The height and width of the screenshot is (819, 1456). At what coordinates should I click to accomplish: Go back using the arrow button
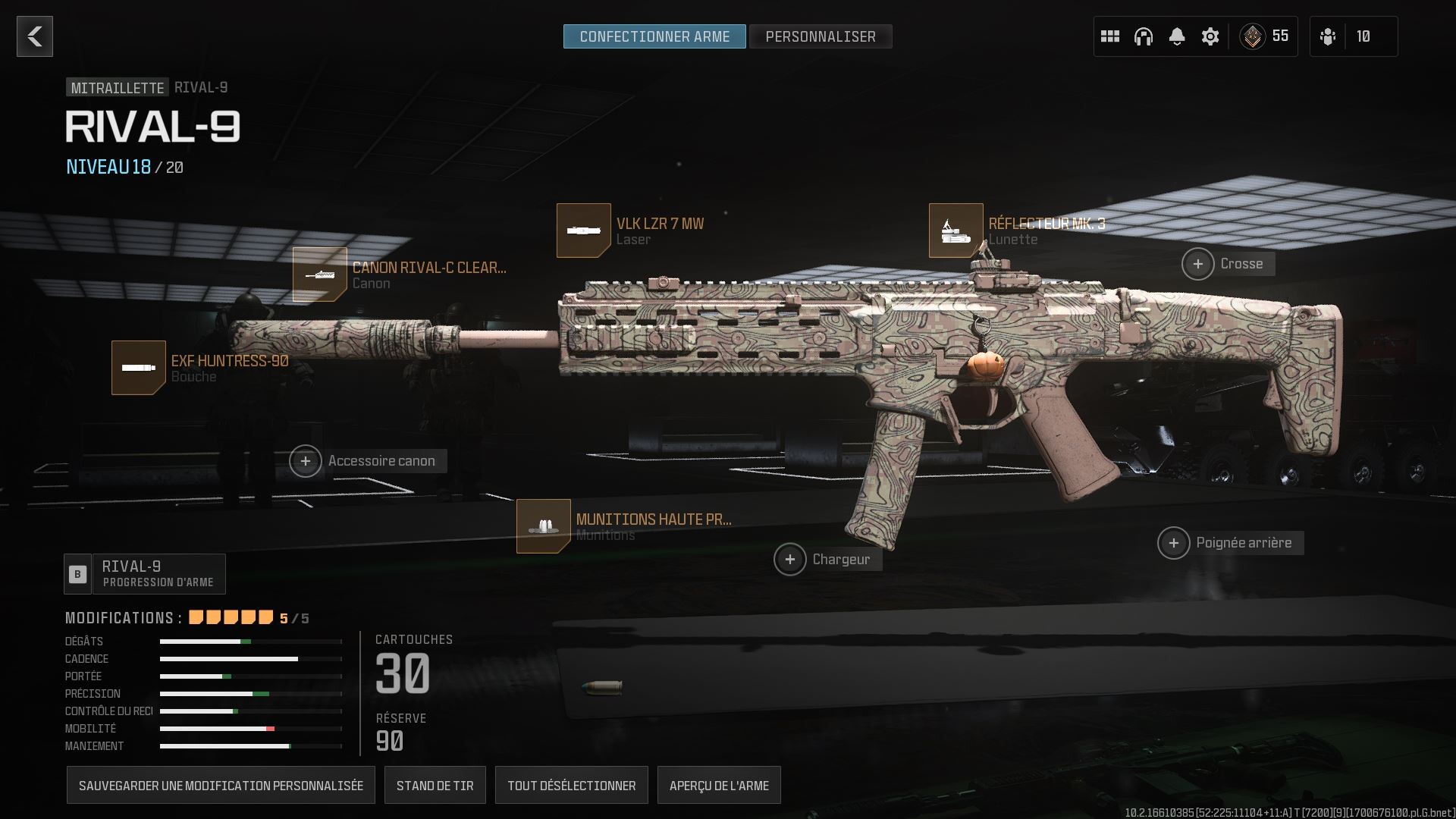click(x=33, y=36)
